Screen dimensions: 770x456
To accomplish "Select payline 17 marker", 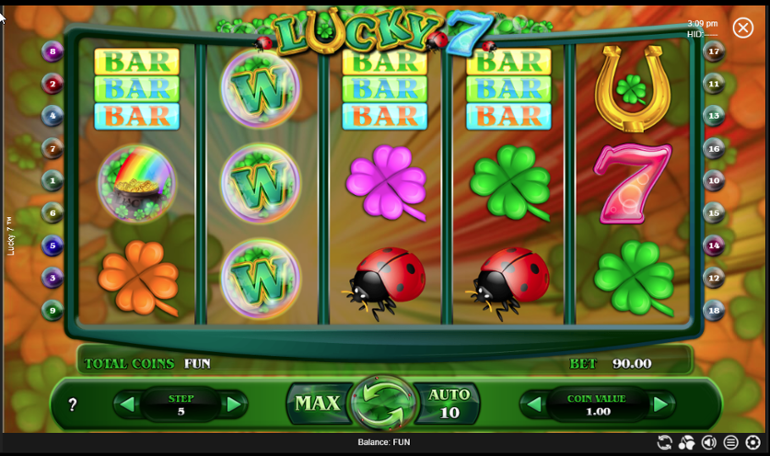I will click(x=713, y=52).
